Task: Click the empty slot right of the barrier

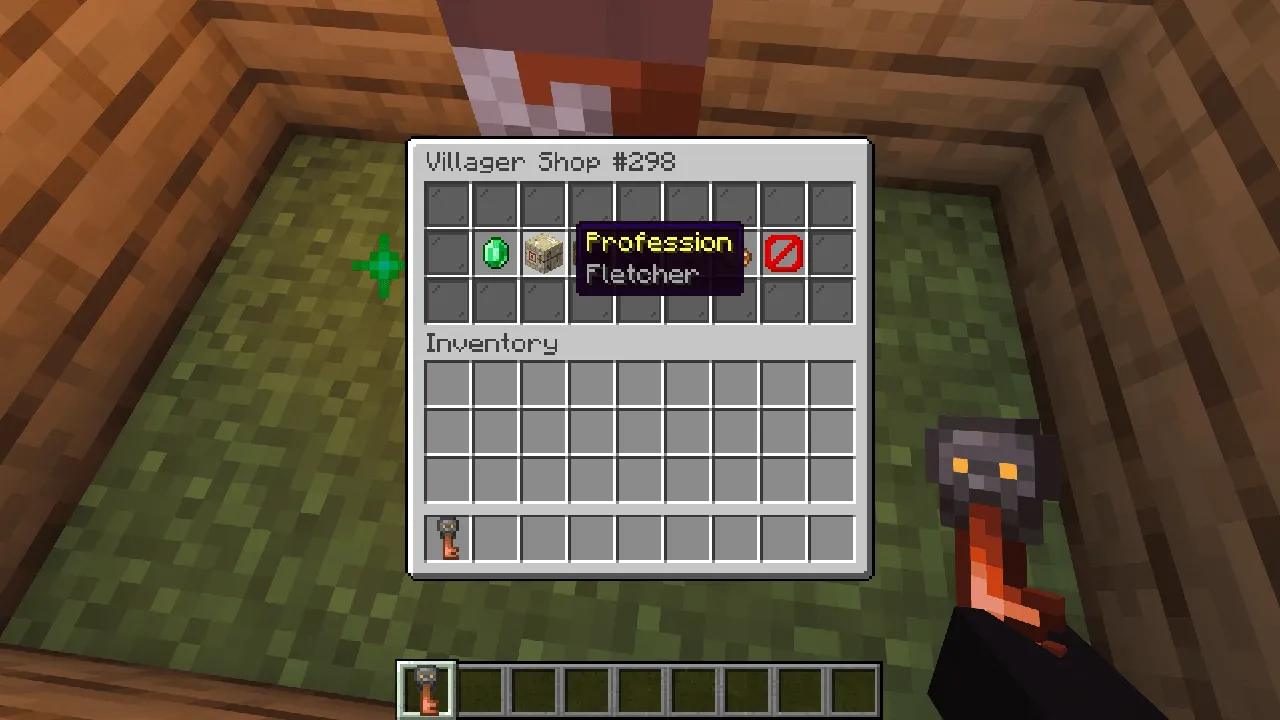Action: click(830, 253)
